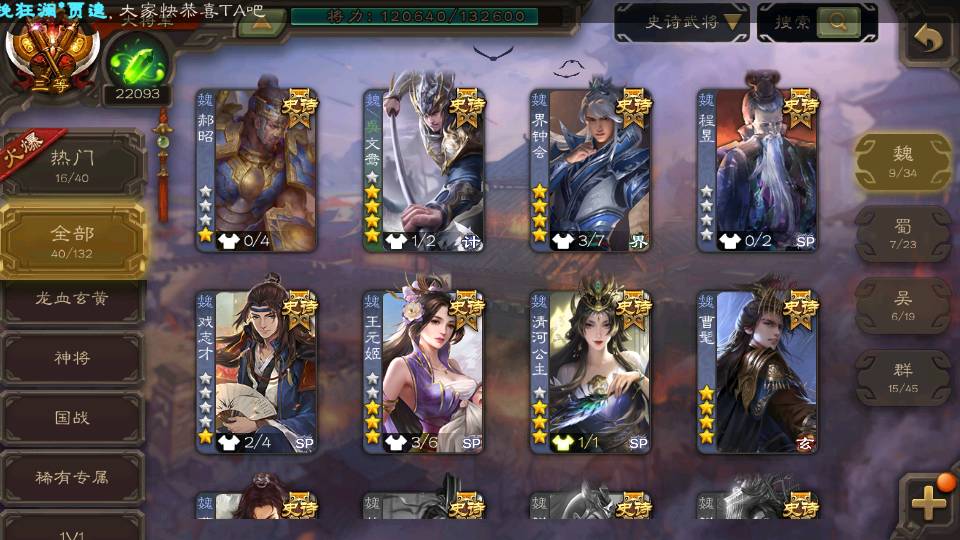Open the 国战 category

(72, 418)
